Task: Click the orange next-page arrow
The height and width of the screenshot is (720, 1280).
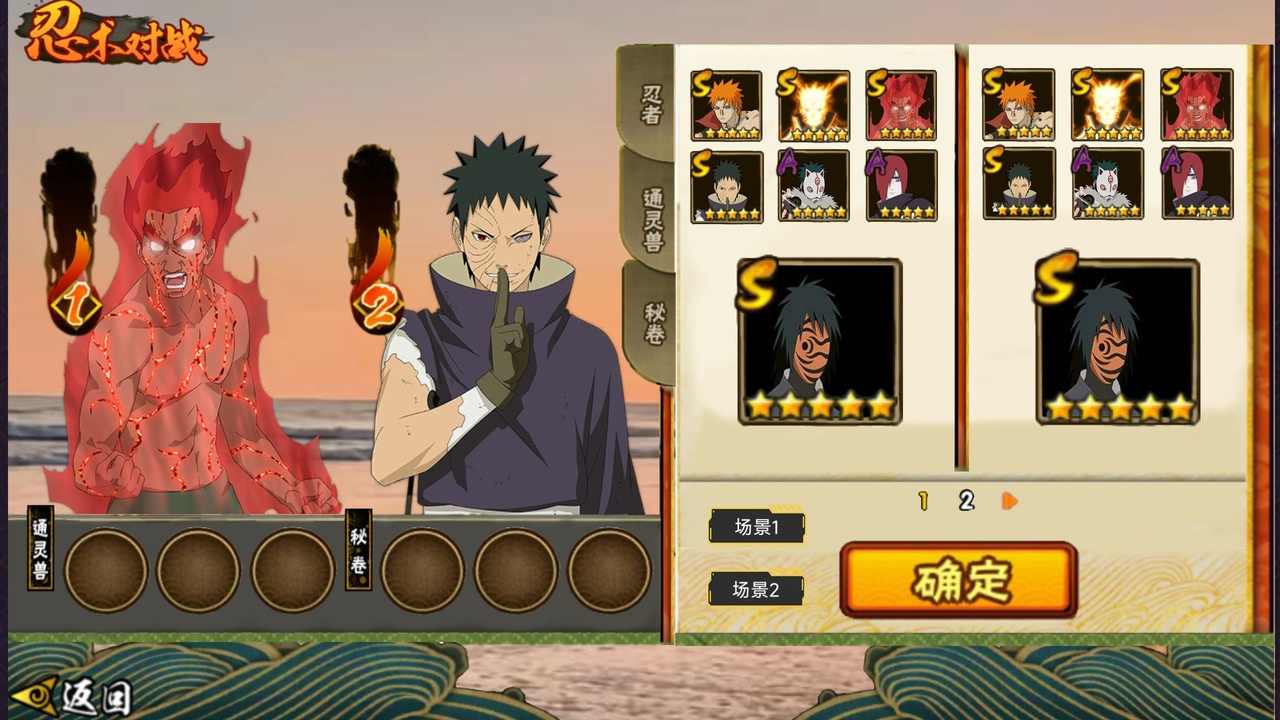Action: tap(1008, 503)
